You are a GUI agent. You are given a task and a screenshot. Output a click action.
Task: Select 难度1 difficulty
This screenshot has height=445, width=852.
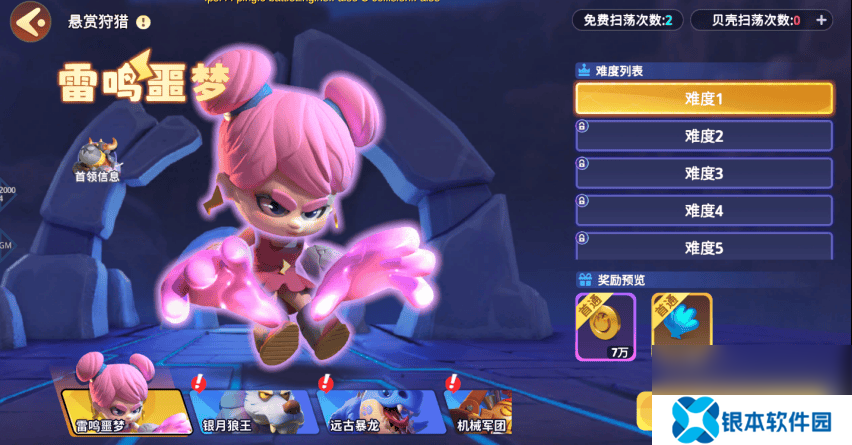pyautogui.click(x=704, y=98)
